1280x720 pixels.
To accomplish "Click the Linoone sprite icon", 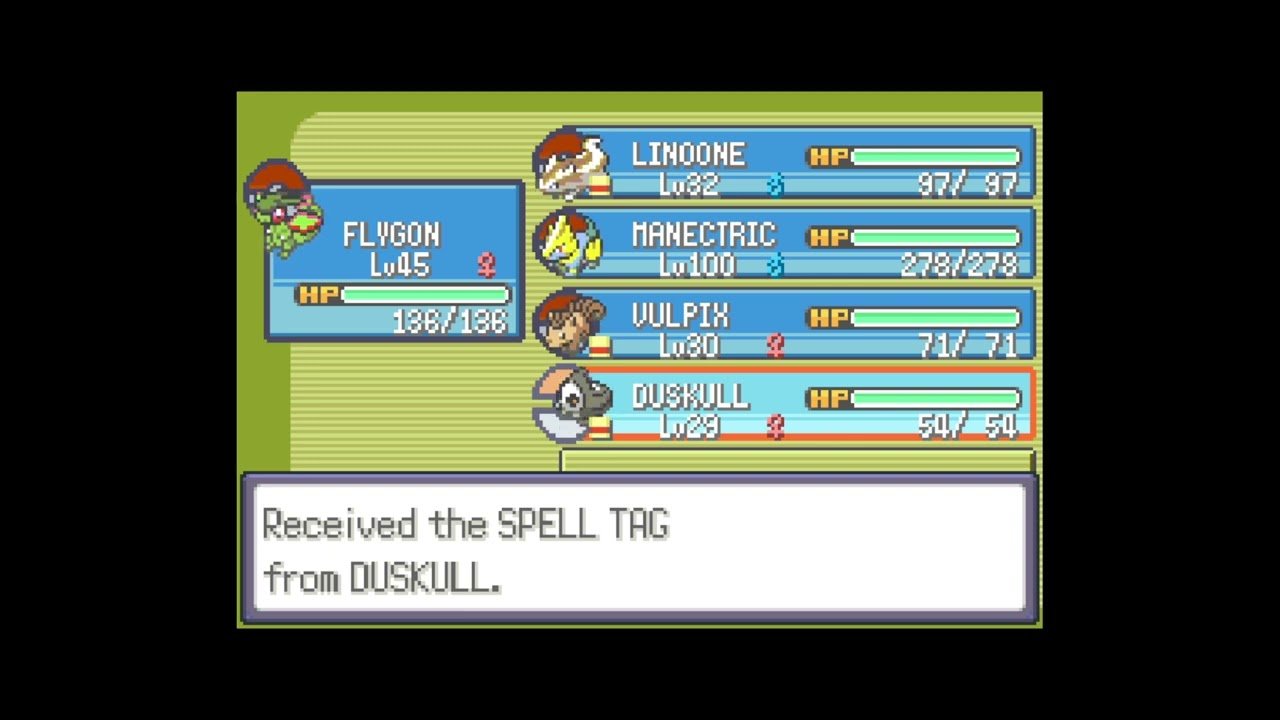I will [x=572, y=163].
